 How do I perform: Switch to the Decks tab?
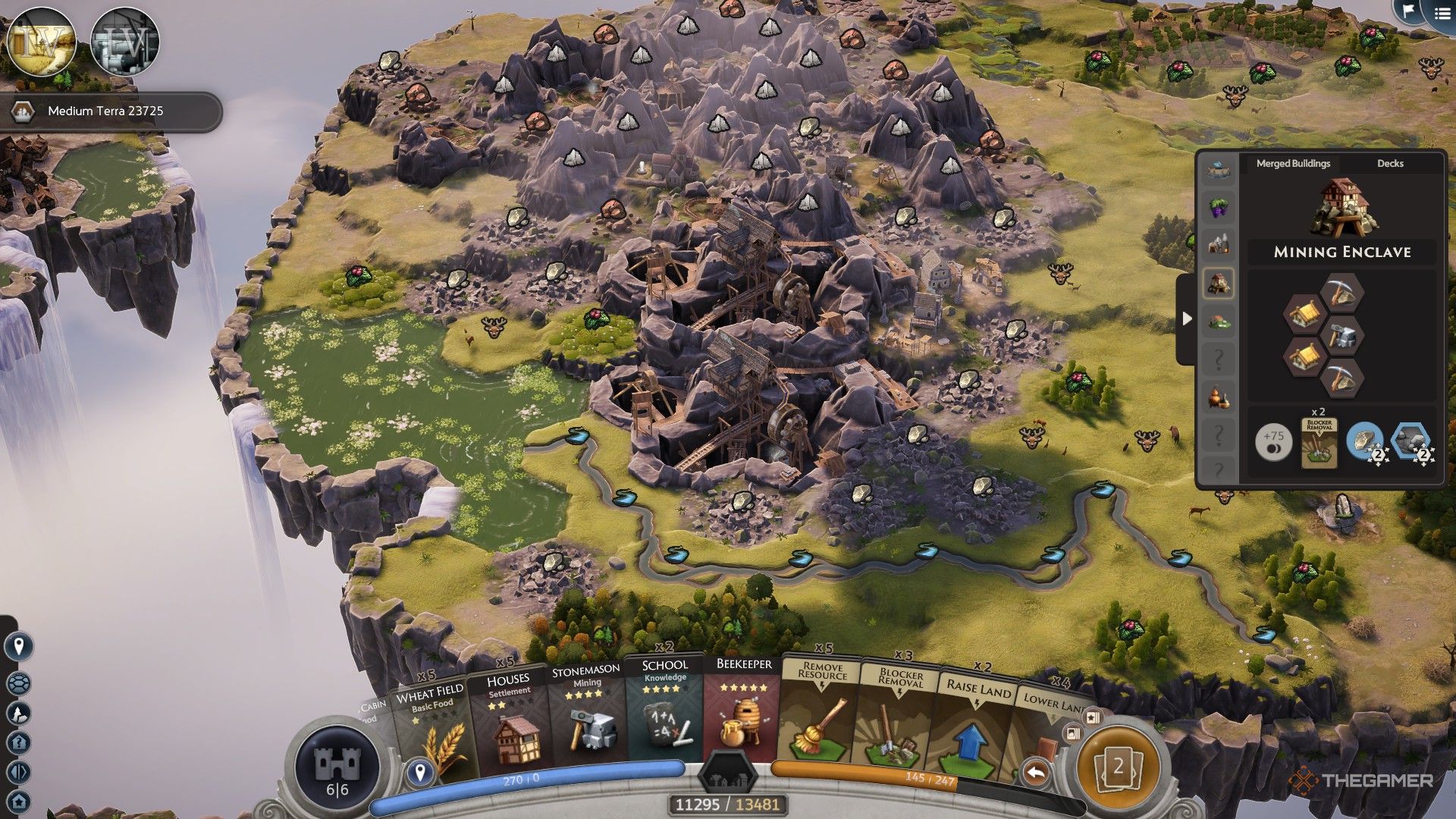click(x=1389, y=163)
